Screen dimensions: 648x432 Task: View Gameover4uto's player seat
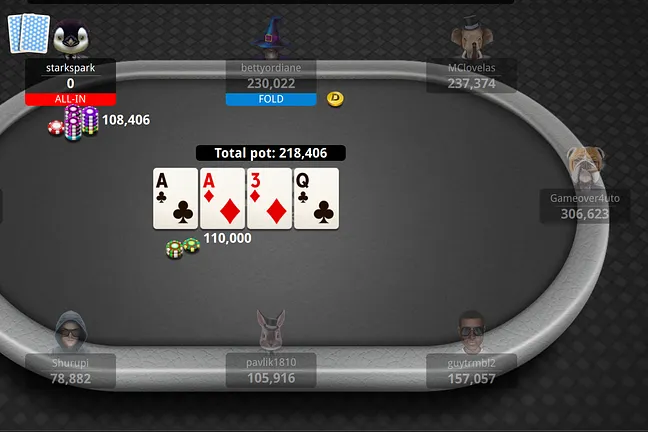point(585,203)
